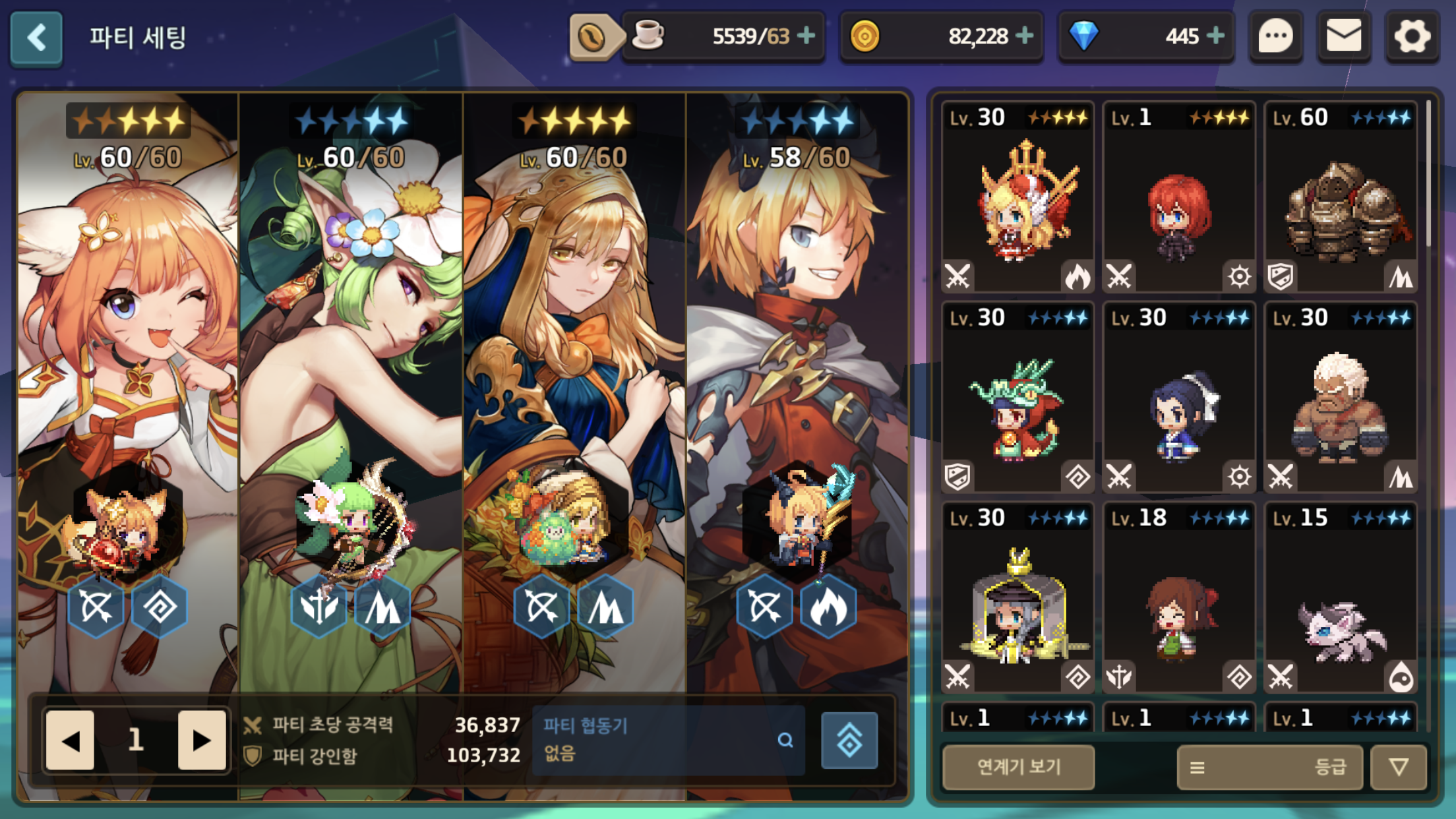
Task: Click the blue diamond-arrow party button
Action: [x=849, y=740]
